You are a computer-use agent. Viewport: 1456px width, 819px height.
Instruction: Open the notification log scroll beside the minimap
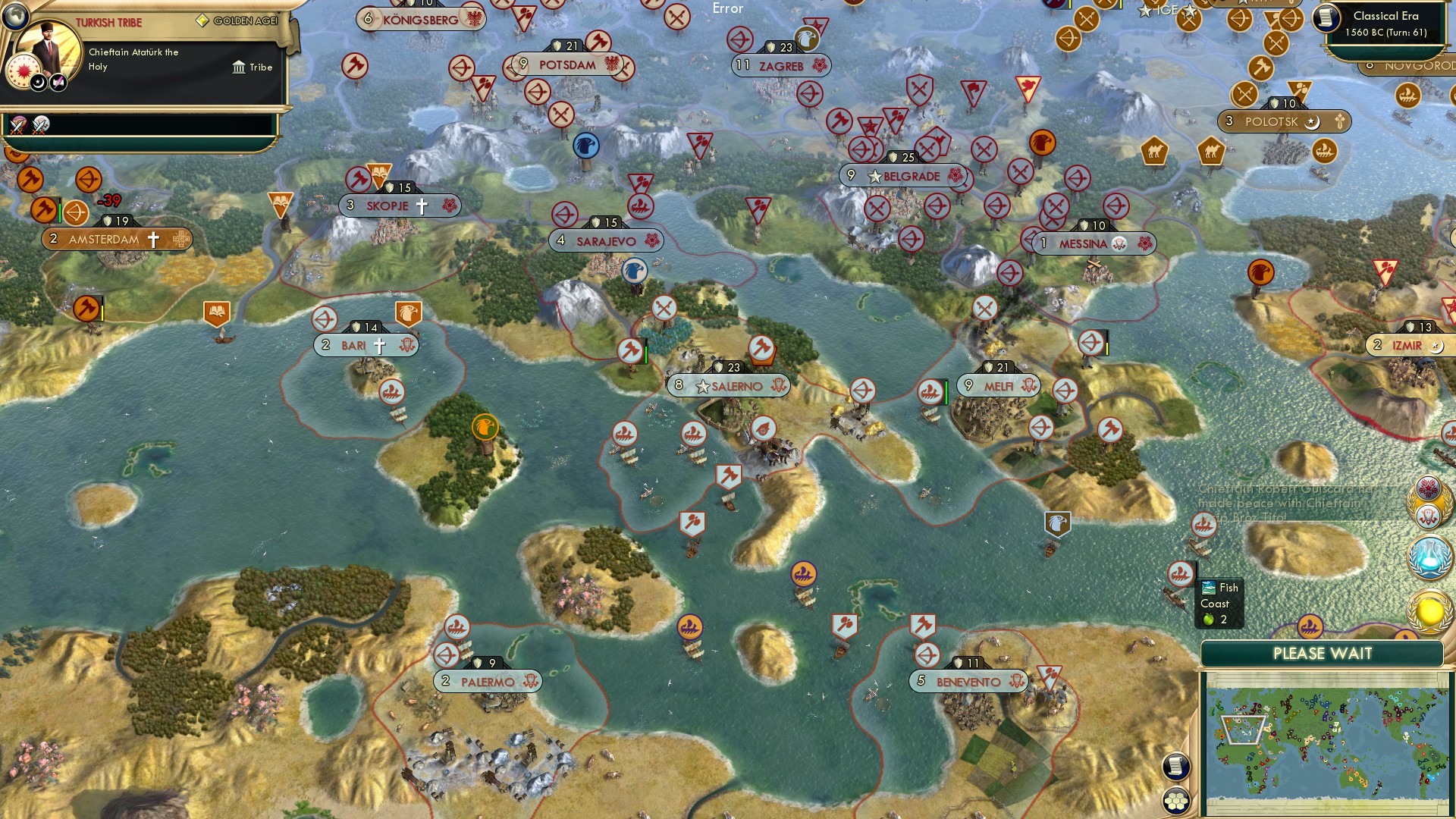pyautogui.click(x=1175, y=767)
